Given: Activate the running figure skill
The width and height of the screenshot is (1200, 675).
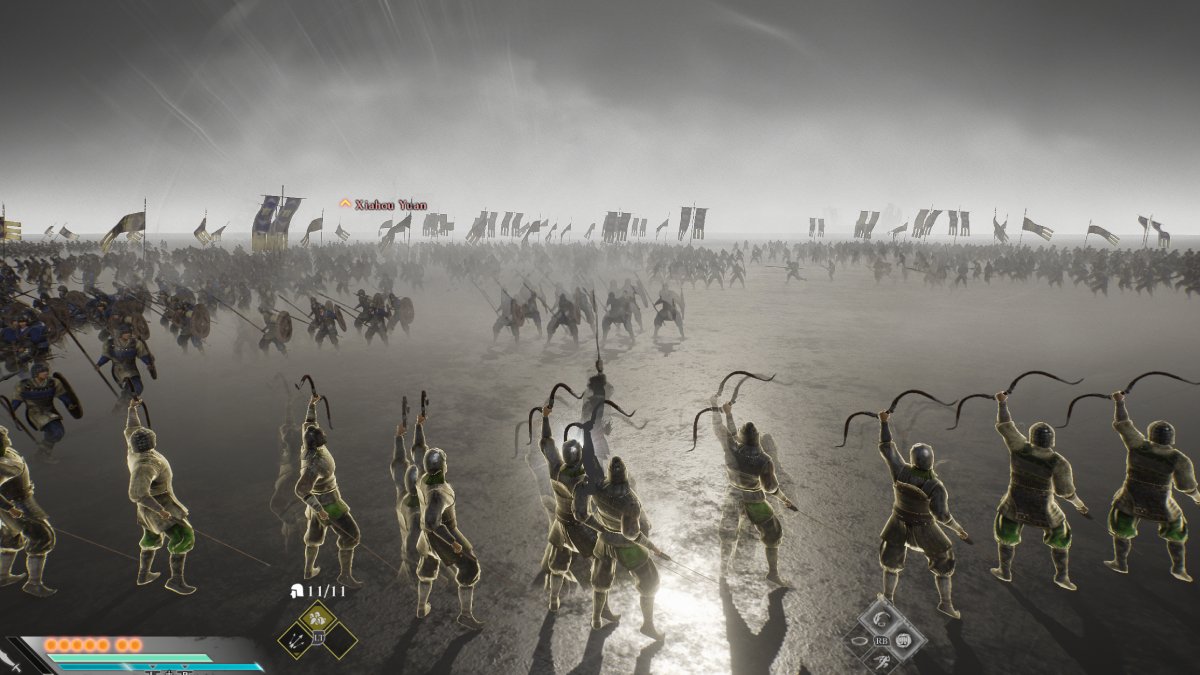Looking at the screenshot, I should (882, 661).
